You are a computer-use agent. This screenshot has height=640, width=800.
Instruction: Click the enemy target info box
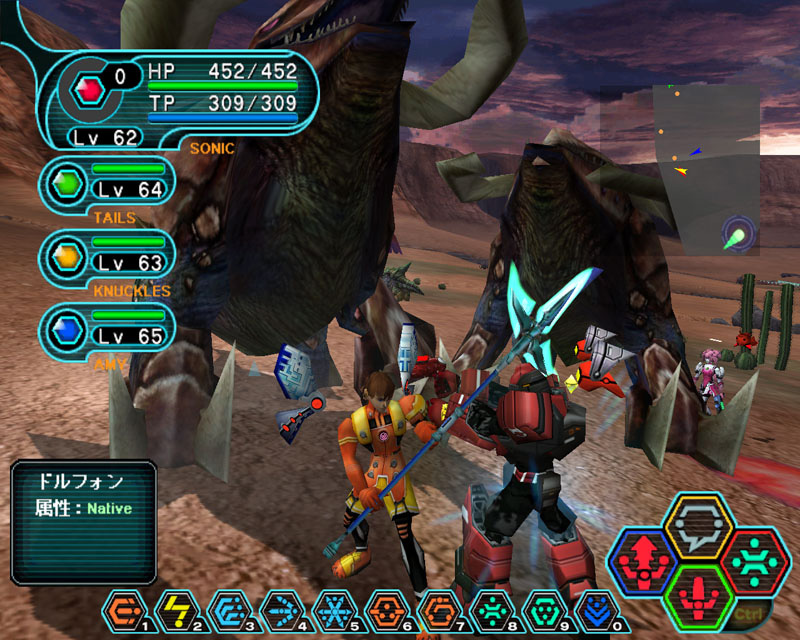pos(84,522)
